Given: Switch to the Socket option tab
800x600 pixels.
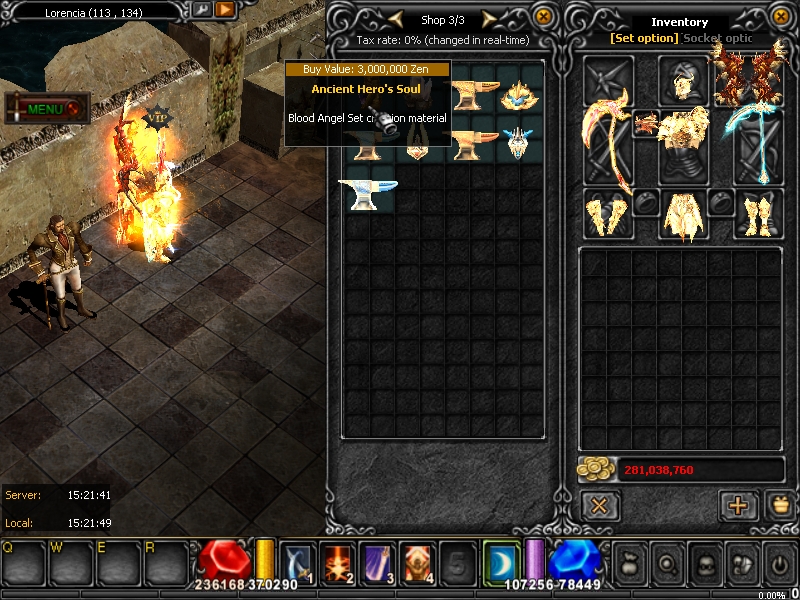Looking at the screenshot, I should coord(718,38).
